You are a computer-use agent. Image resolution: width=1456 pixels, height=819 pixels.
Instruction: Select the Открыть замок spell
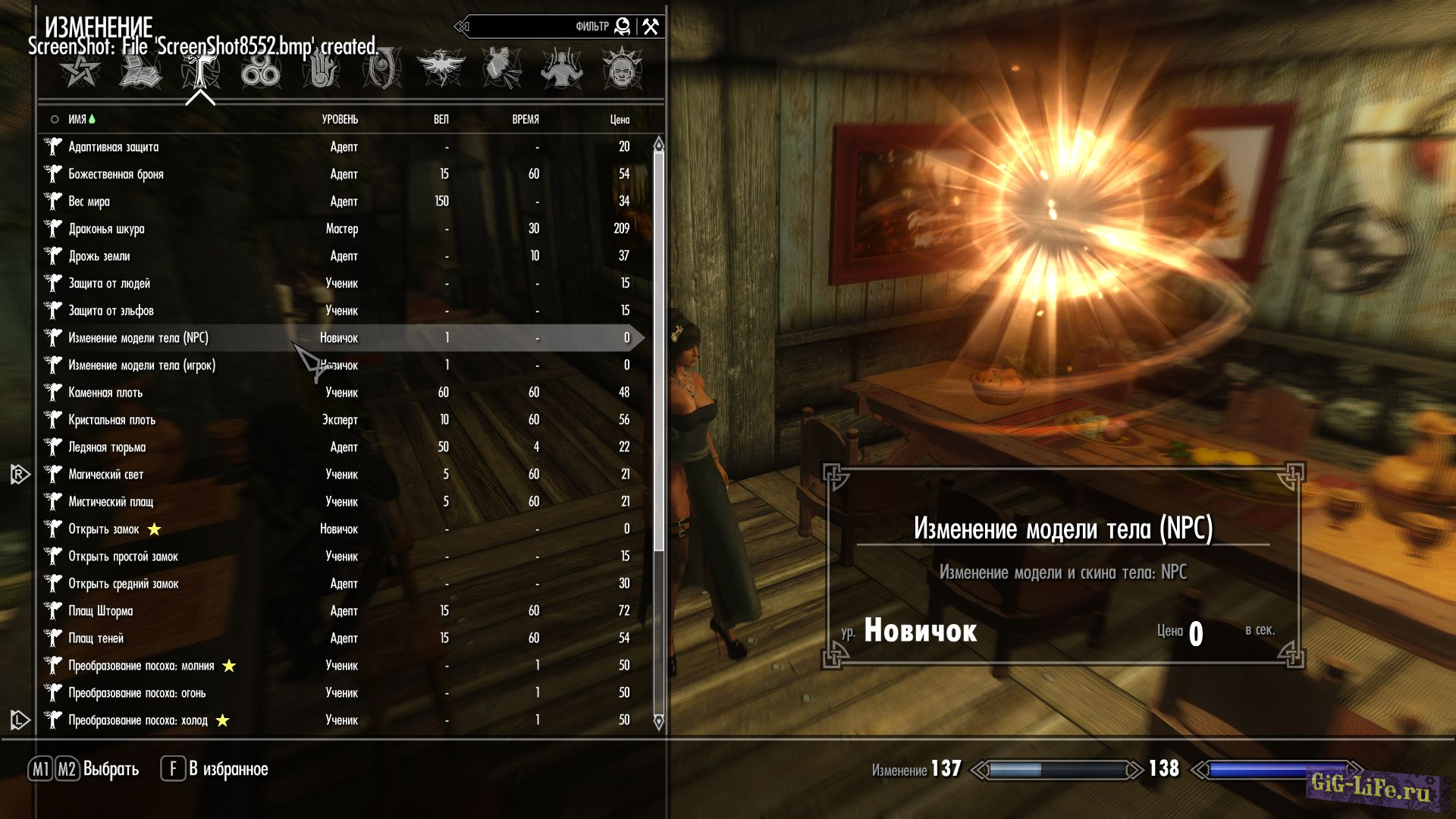point(104,529)
